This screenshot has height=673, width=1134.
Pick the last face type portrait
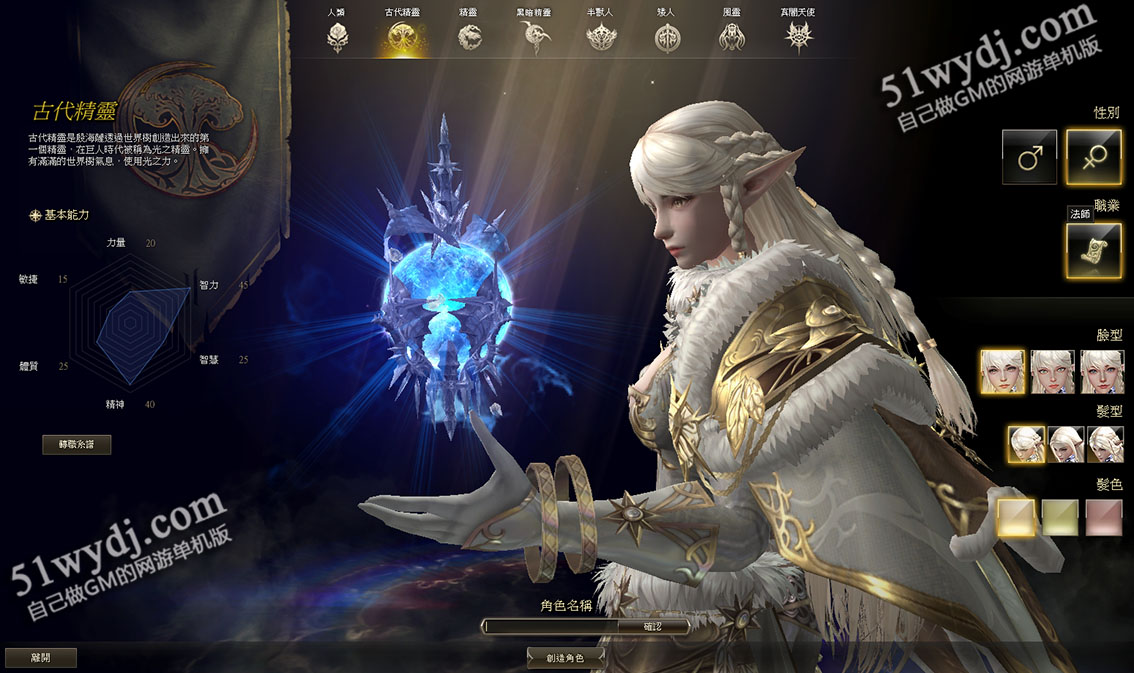[x=1102, y=371]
